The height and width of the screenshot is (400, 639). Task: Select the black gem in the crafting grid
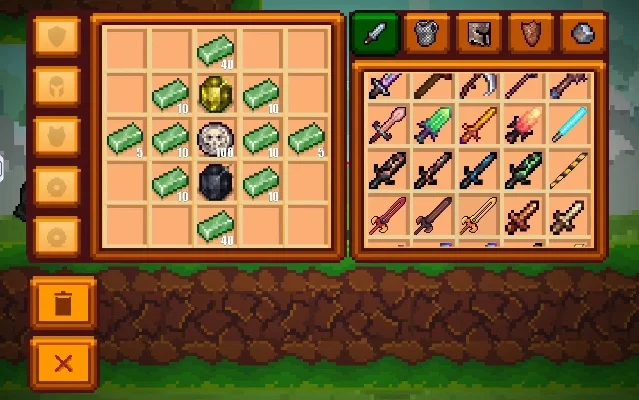[x=216, y=182]
